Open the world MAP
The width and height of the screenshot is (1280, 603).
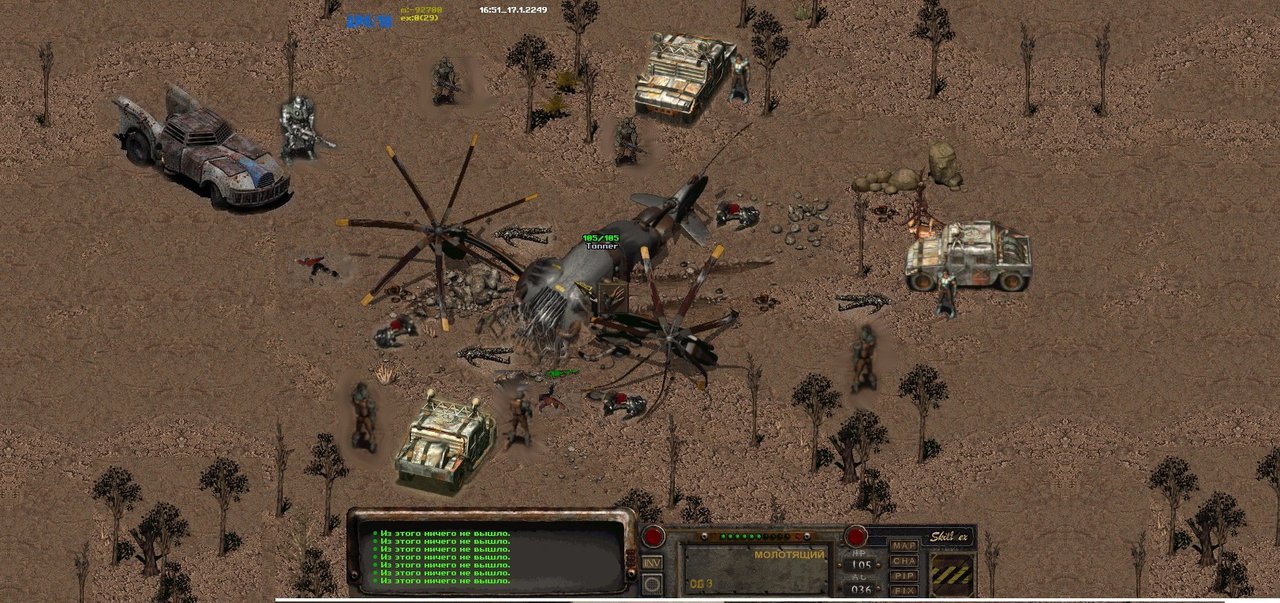[x=903, y=546]
